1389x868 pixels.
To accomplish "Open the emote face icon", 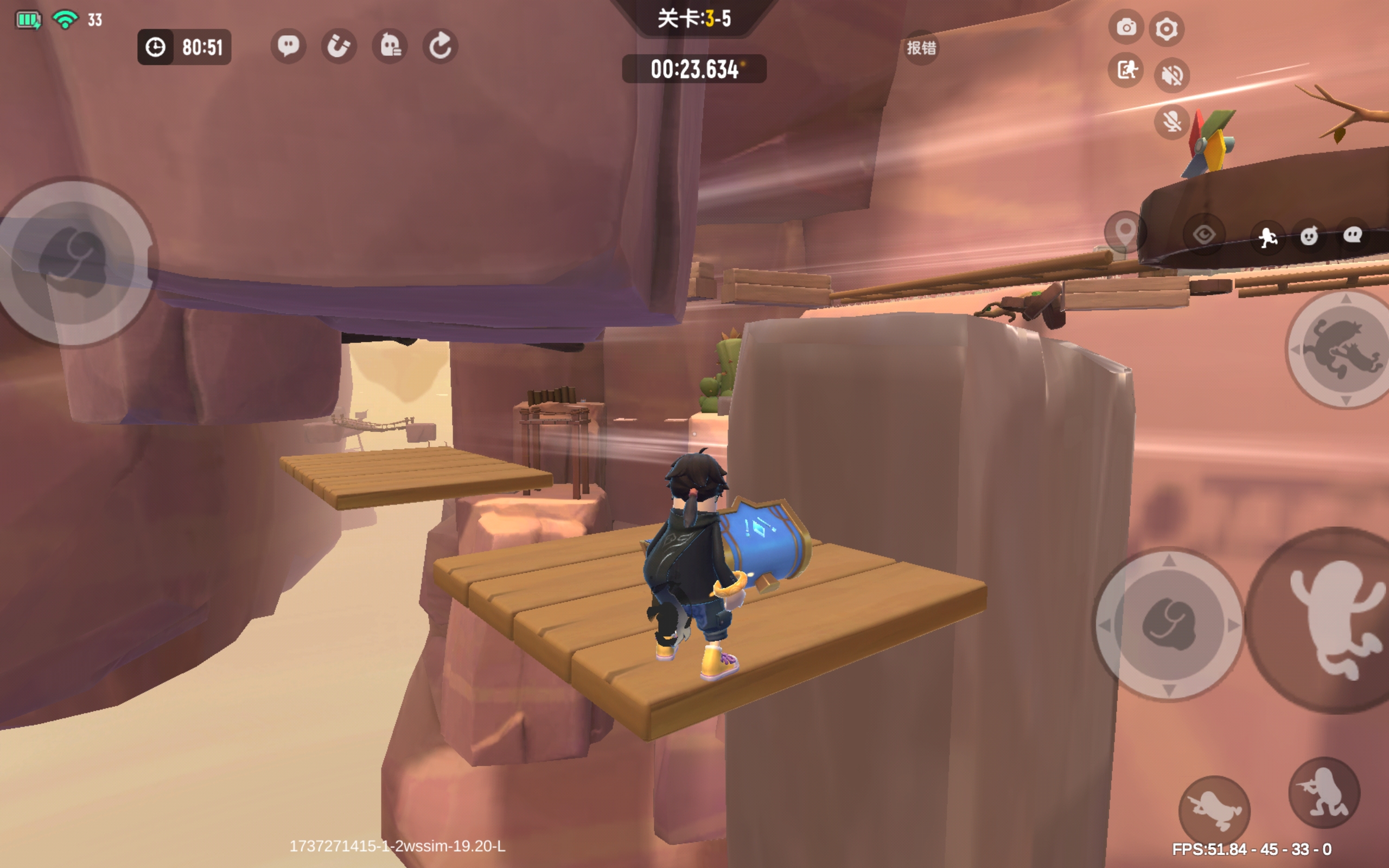I will pyautogui.click(x=1309, y=236).
